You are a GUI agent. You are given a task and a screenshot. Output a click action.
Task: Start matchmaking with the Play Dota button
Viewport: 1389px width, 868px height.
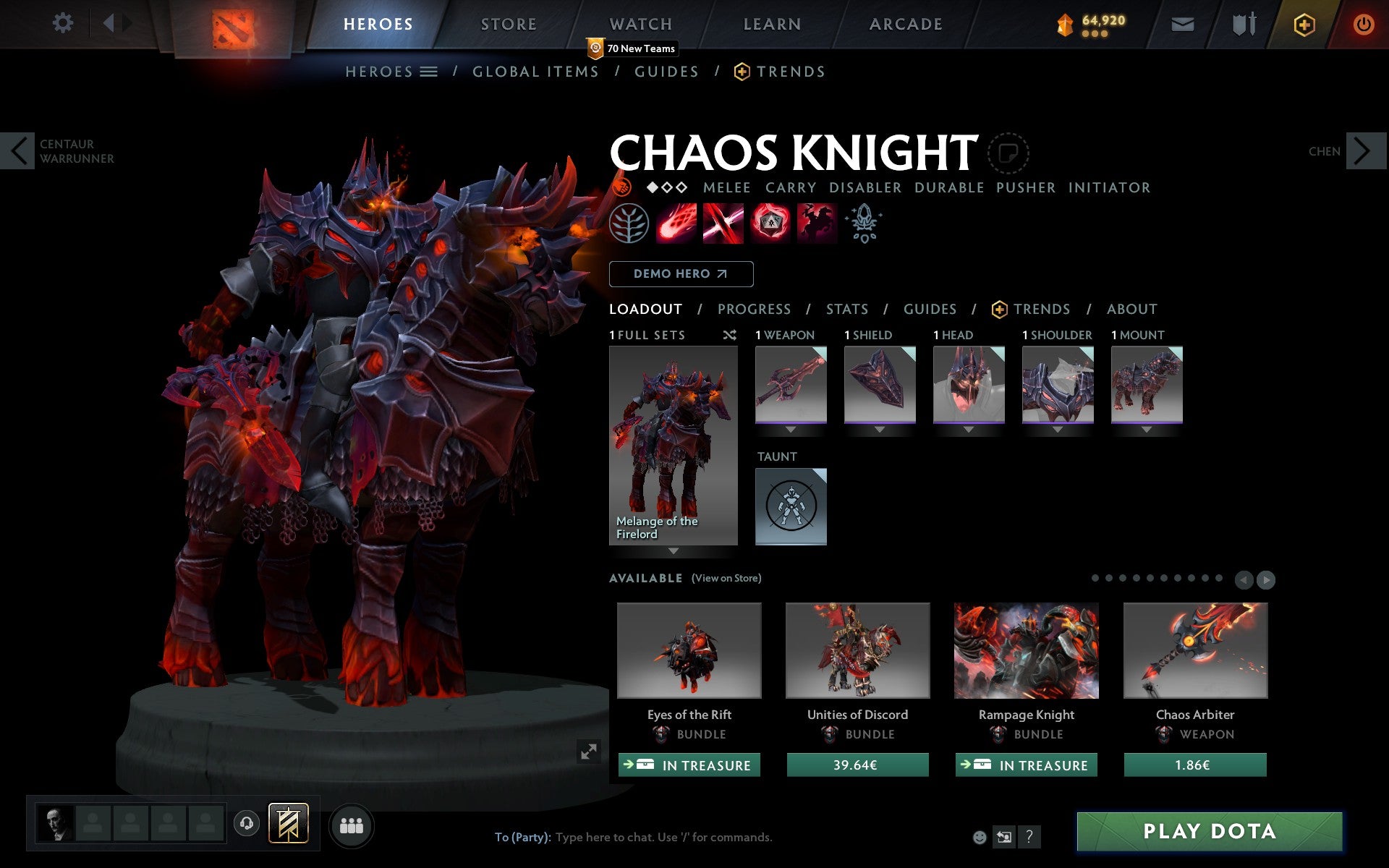[x=1209, y=831]
